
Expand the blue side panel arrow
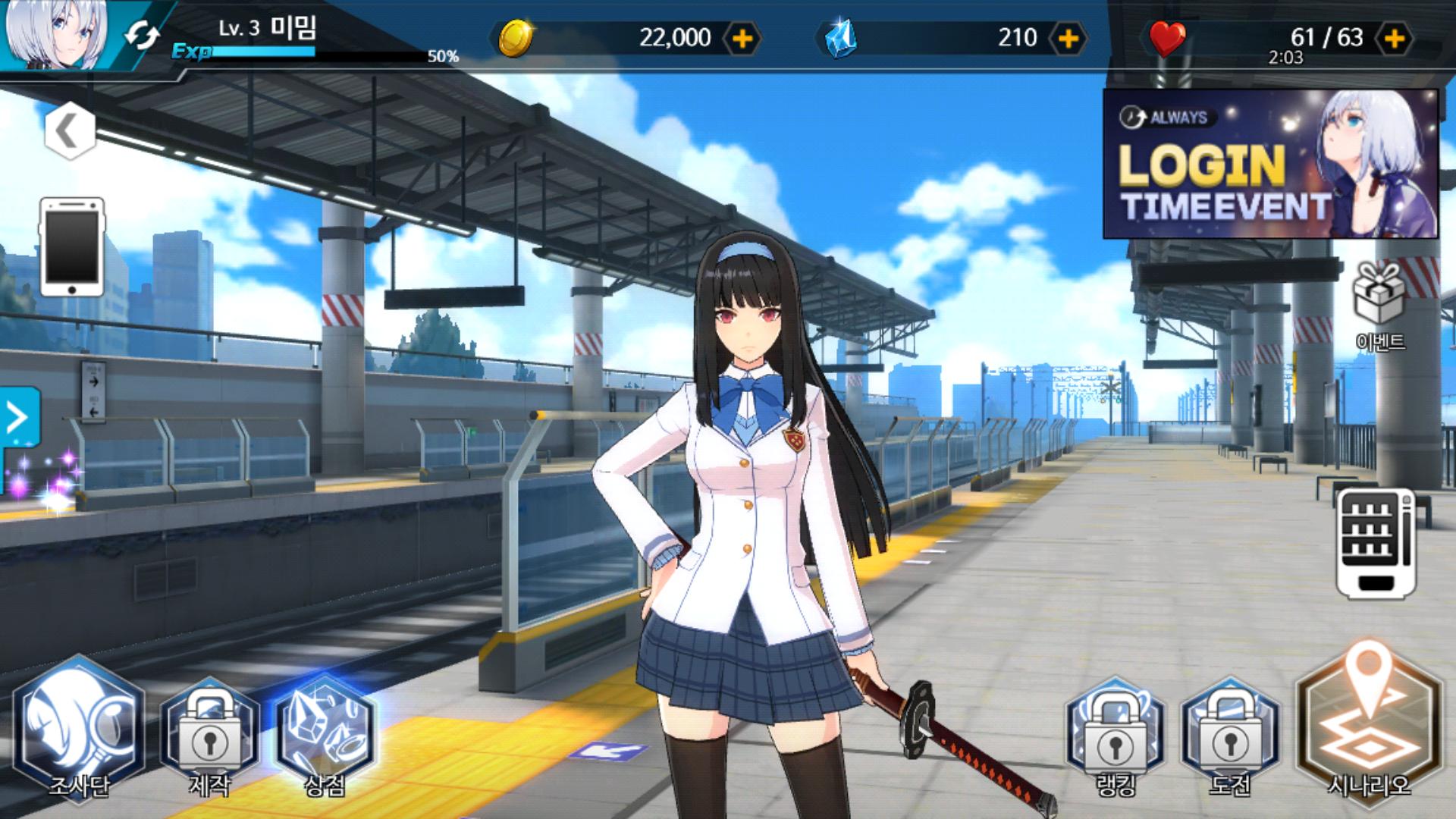[17, 418]
